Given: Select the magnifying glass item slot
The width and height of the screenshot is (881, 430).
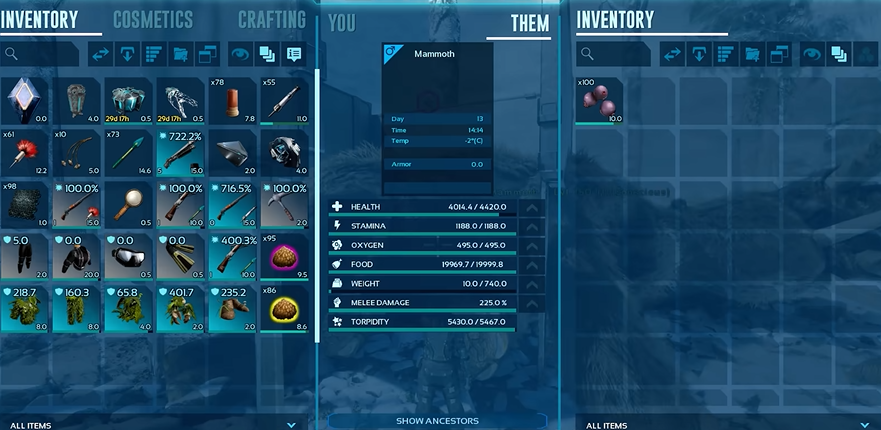Looking at the screenshot, I should click(x=129, y=205).
